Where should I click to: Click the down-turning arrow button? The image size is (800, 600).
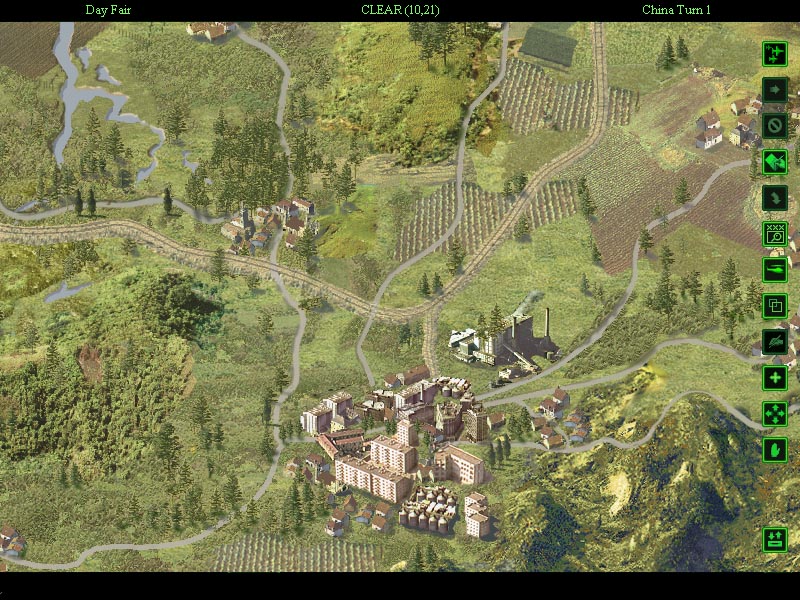click(775, 198)
